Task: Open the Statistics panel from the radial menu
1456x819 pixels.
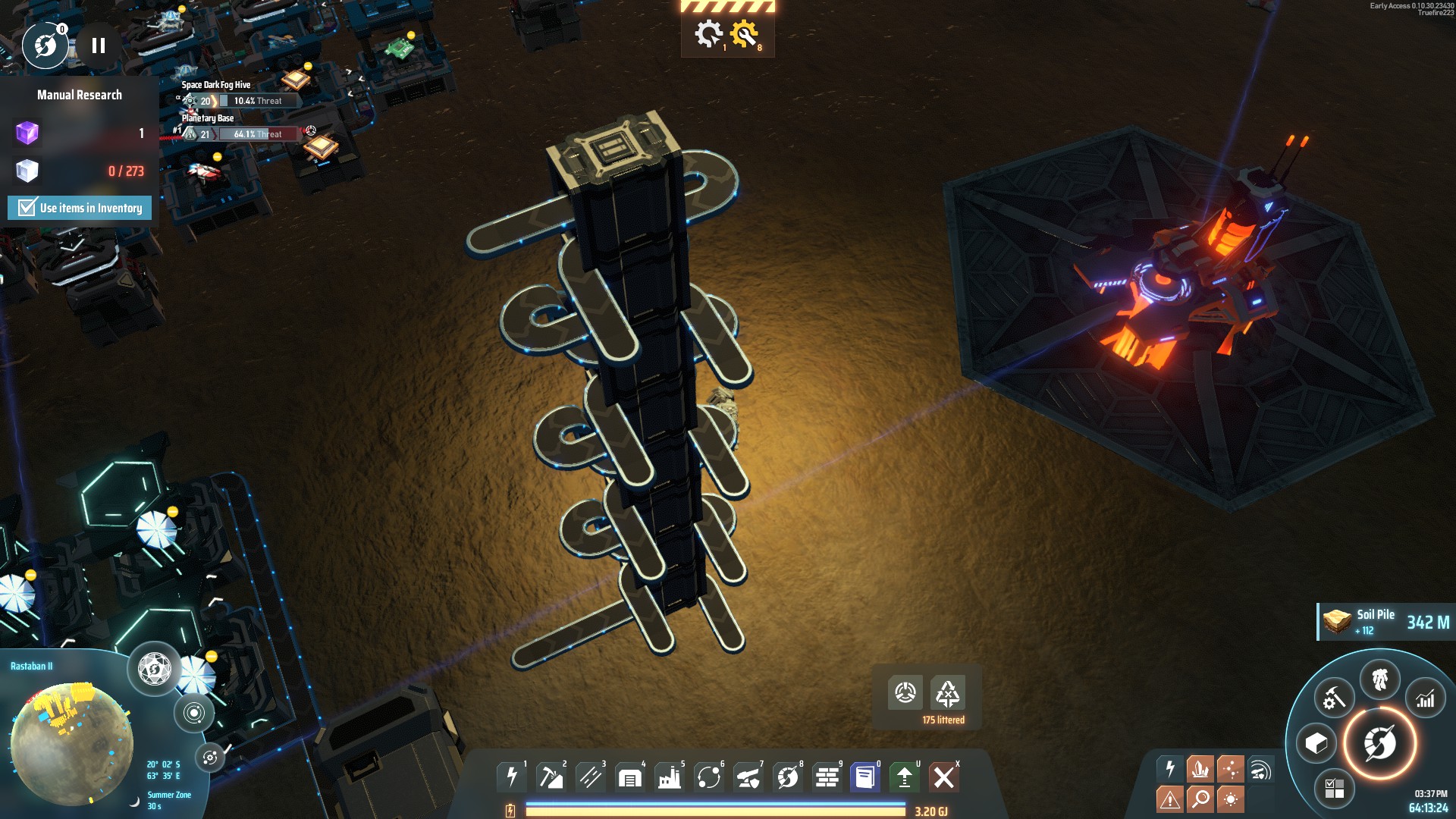Action: 1426,698
